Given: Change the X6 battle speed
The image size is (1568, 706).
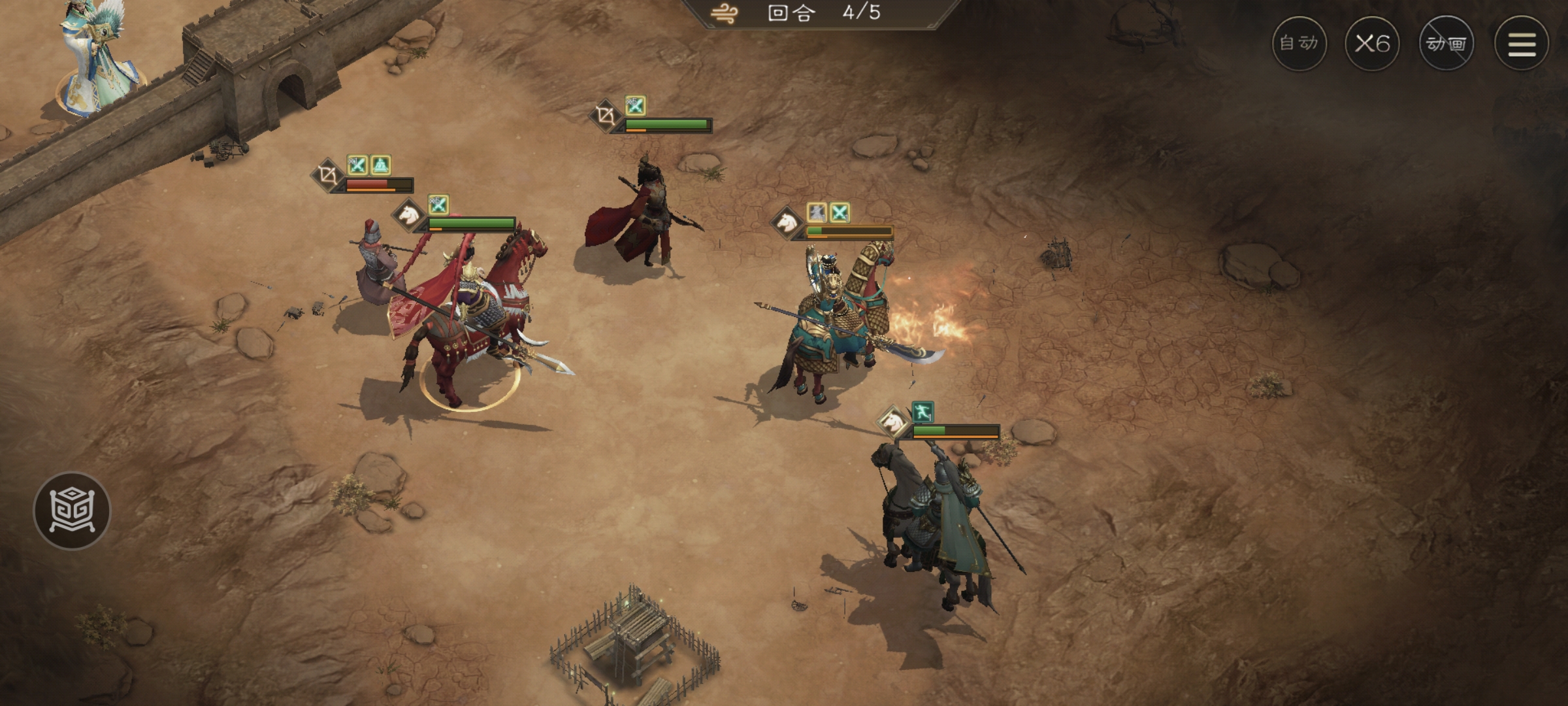Looking at the screenshot, I should pos(1372,44).
